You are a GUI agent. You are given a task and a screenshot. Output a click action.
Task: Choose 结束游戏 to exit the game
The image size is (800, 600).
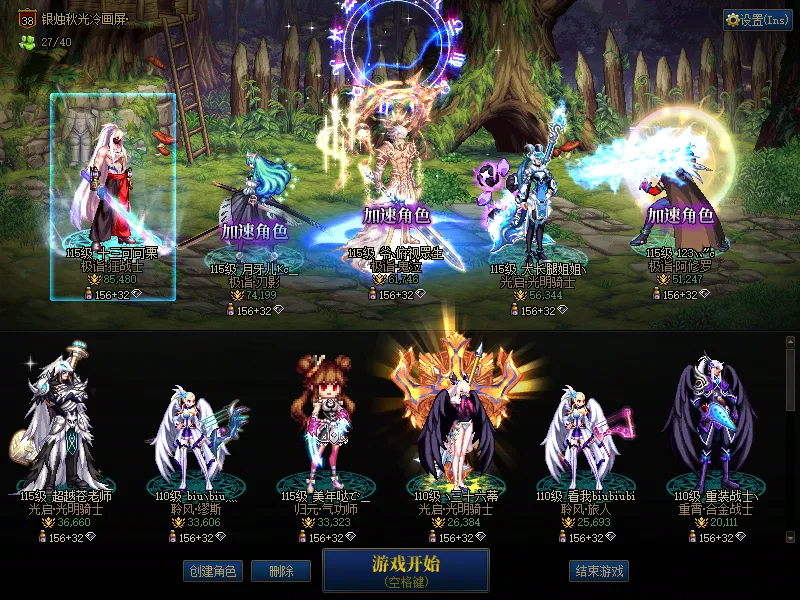pos(599,571)
